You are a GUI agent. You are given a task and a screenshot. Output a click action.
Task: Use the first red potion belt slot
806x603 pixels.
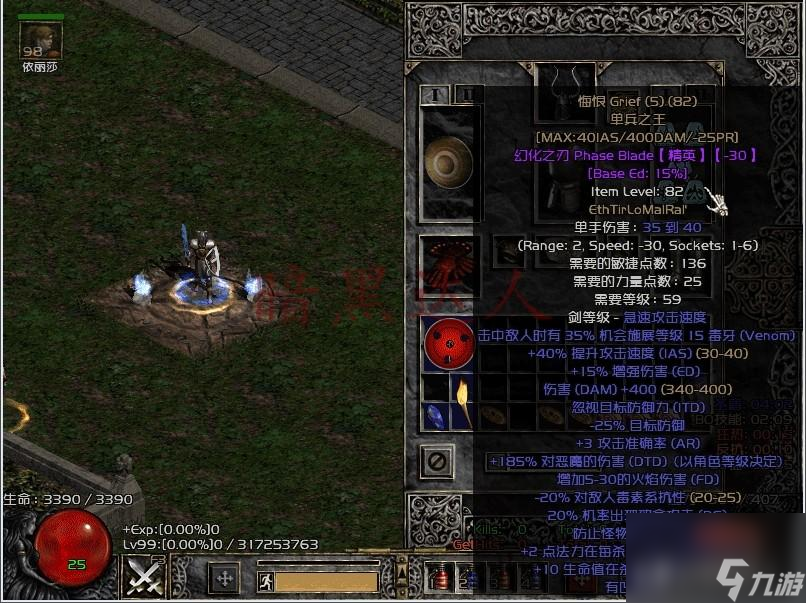tap(441, 578)
